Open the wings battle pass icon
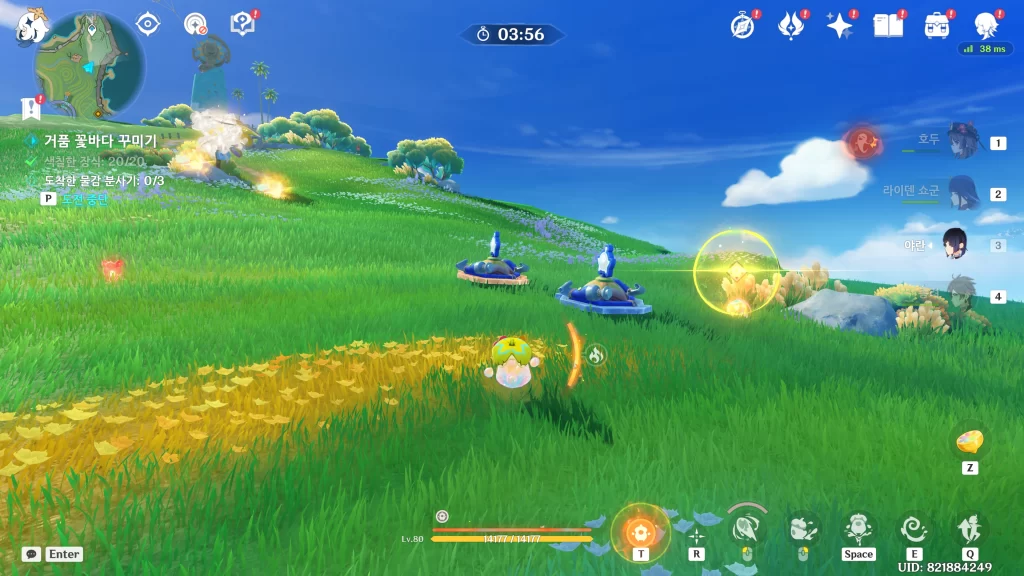The height and width of the screenshot is (576, 1024). point(791,26)
